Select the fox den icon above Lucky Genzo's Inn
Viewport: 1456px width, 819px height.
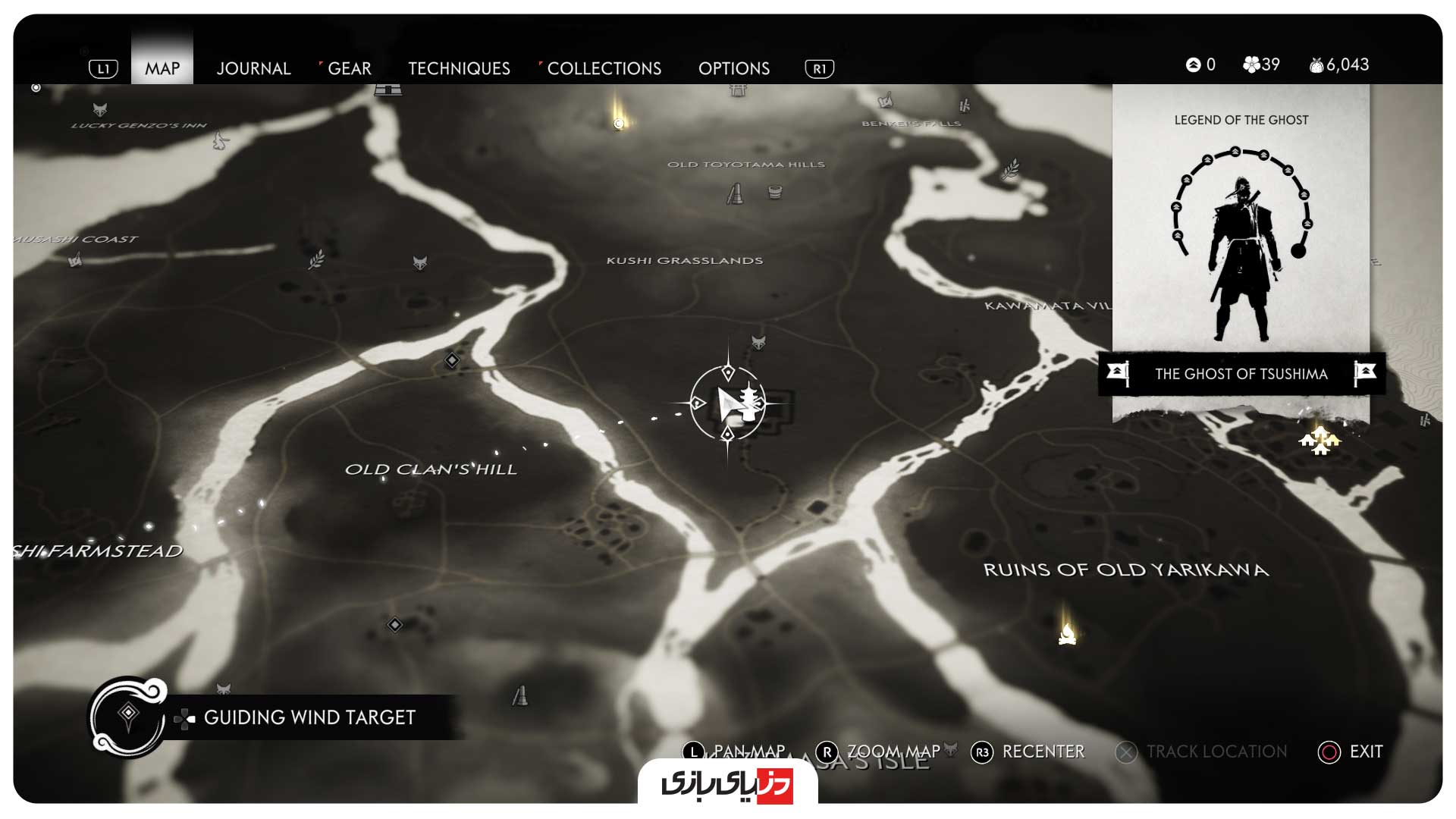pyautogui.click(x=99, y=109)
